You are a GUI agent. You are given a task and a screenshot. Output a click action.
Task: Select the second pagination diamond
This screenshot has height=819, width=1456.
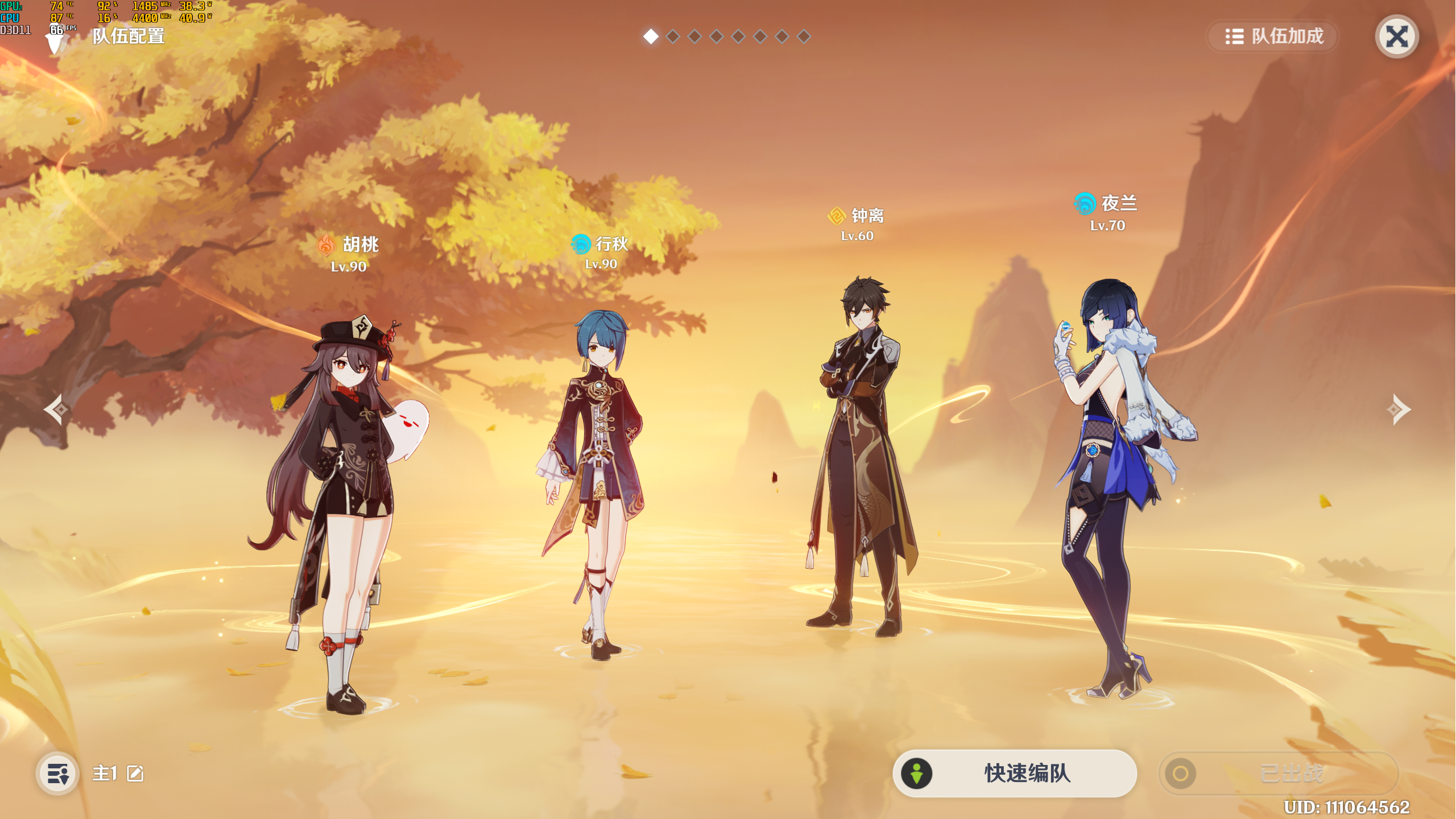(x=674, y=36)
